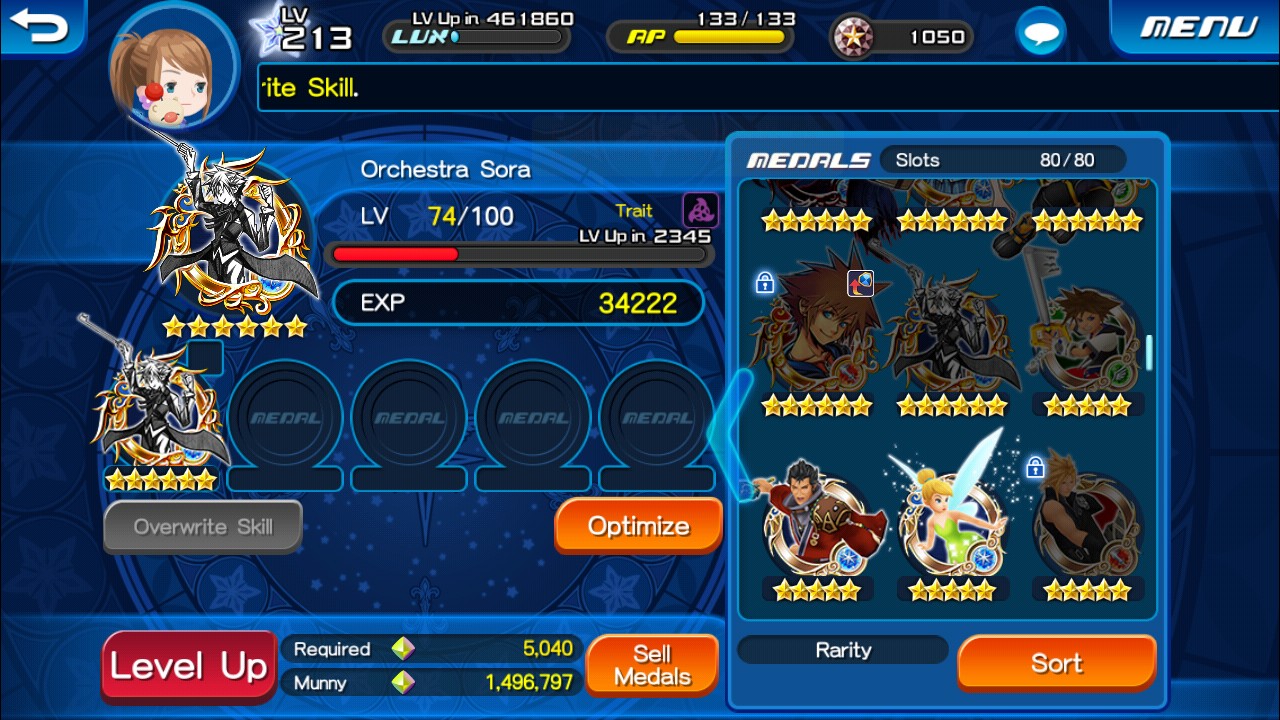Click the greyed Overwrite Skill button
This screenshot has width=1280, height=720.
203,527
